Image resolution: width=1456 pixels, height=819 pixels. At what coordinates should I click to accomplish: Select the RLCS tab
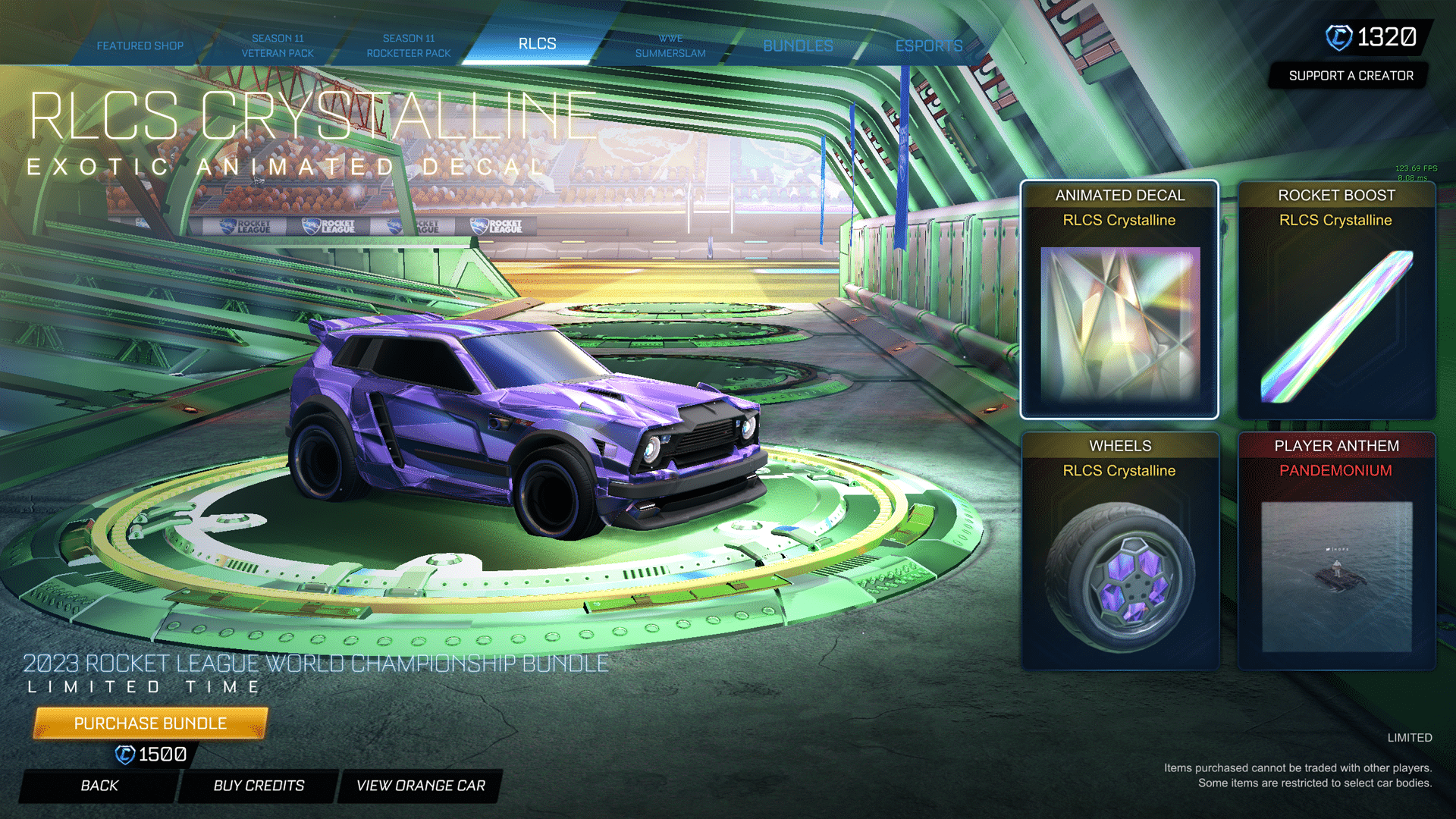(x=538, y=43)
